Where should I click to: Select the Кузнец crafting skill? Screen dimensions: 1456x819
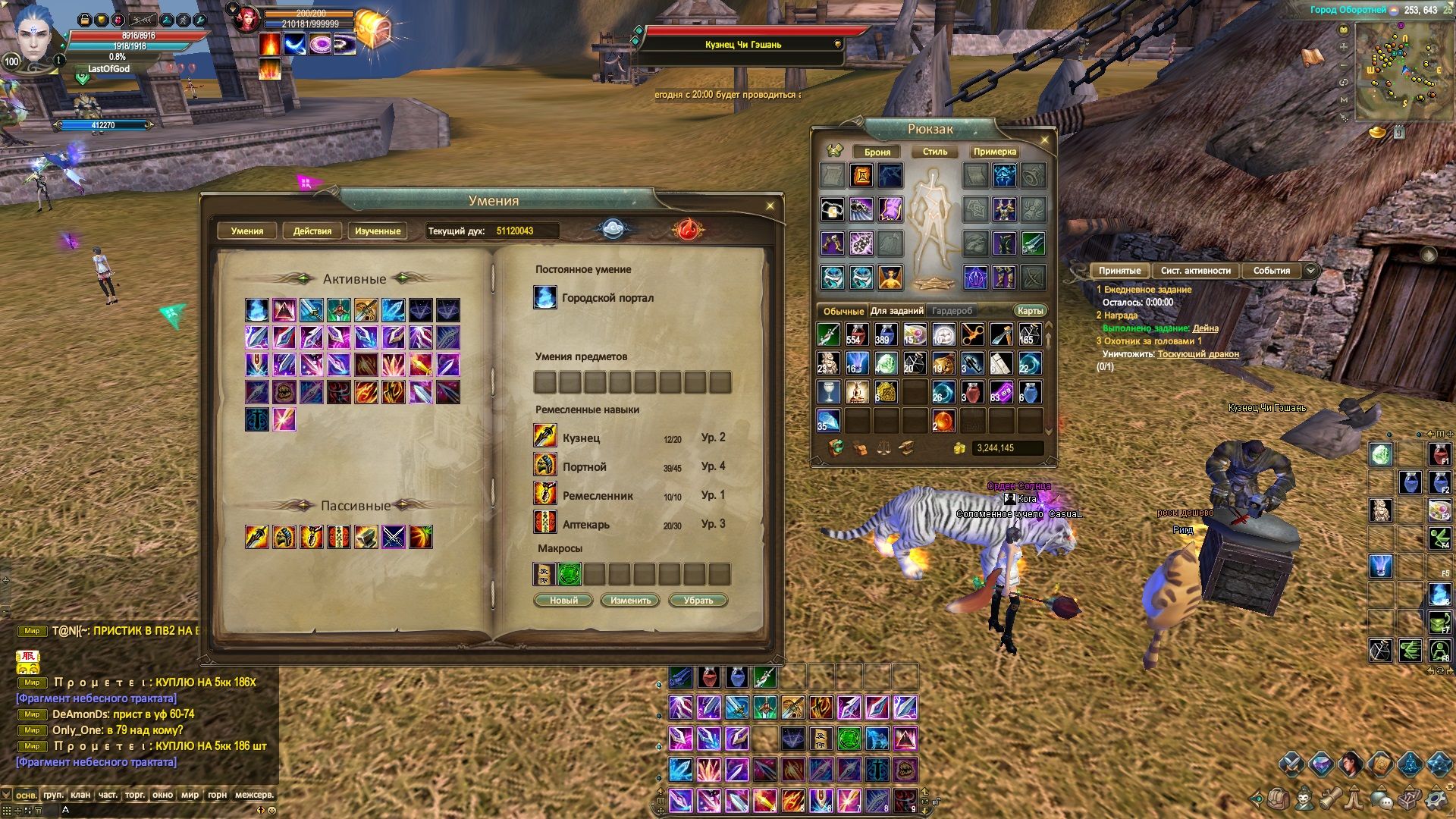[x=545, y=435]
